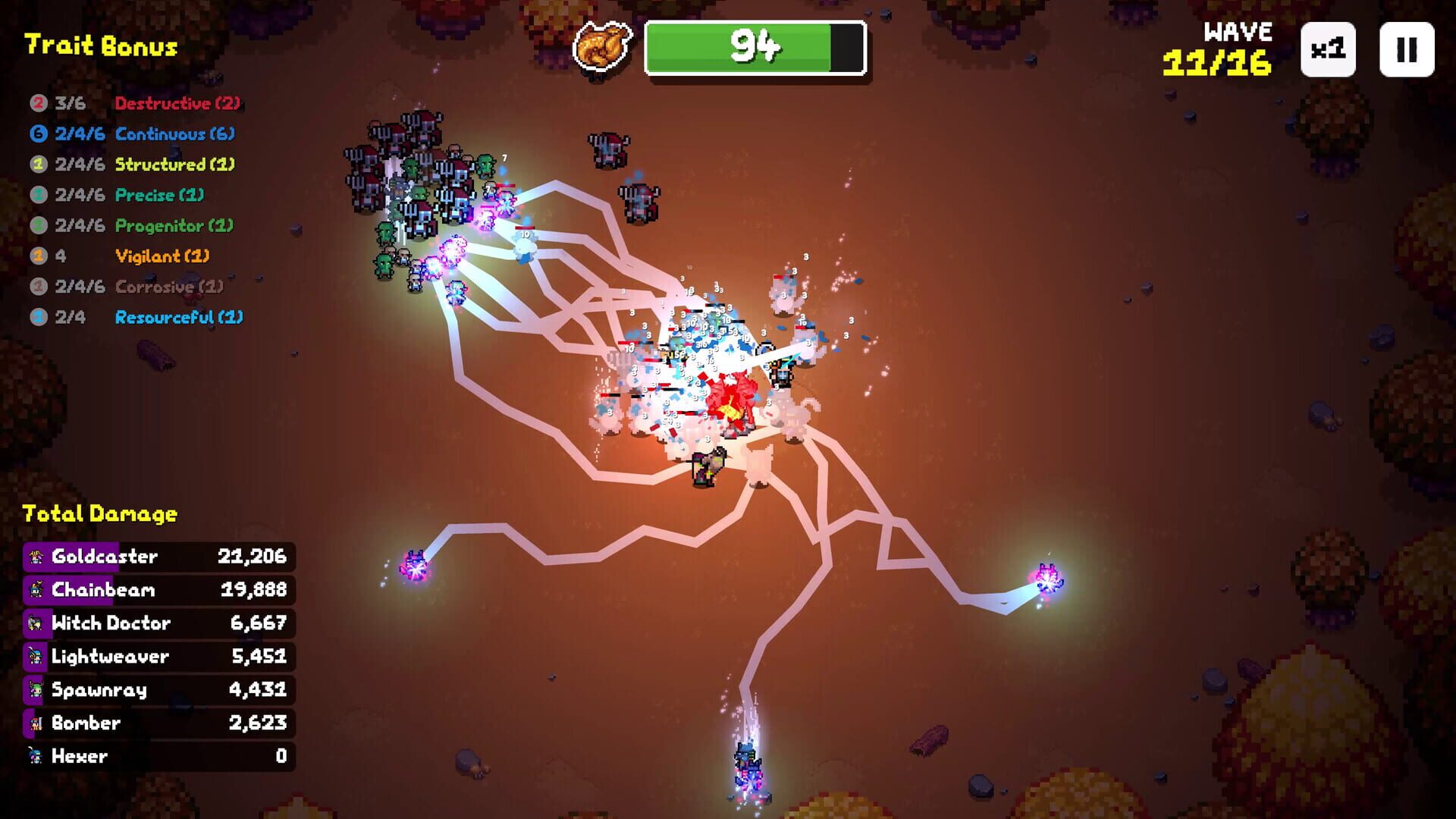The width and height of the screenshot is (1456, 819).
Task: Click Bomber's portrait icon
Action: click(x=35, y=723)
